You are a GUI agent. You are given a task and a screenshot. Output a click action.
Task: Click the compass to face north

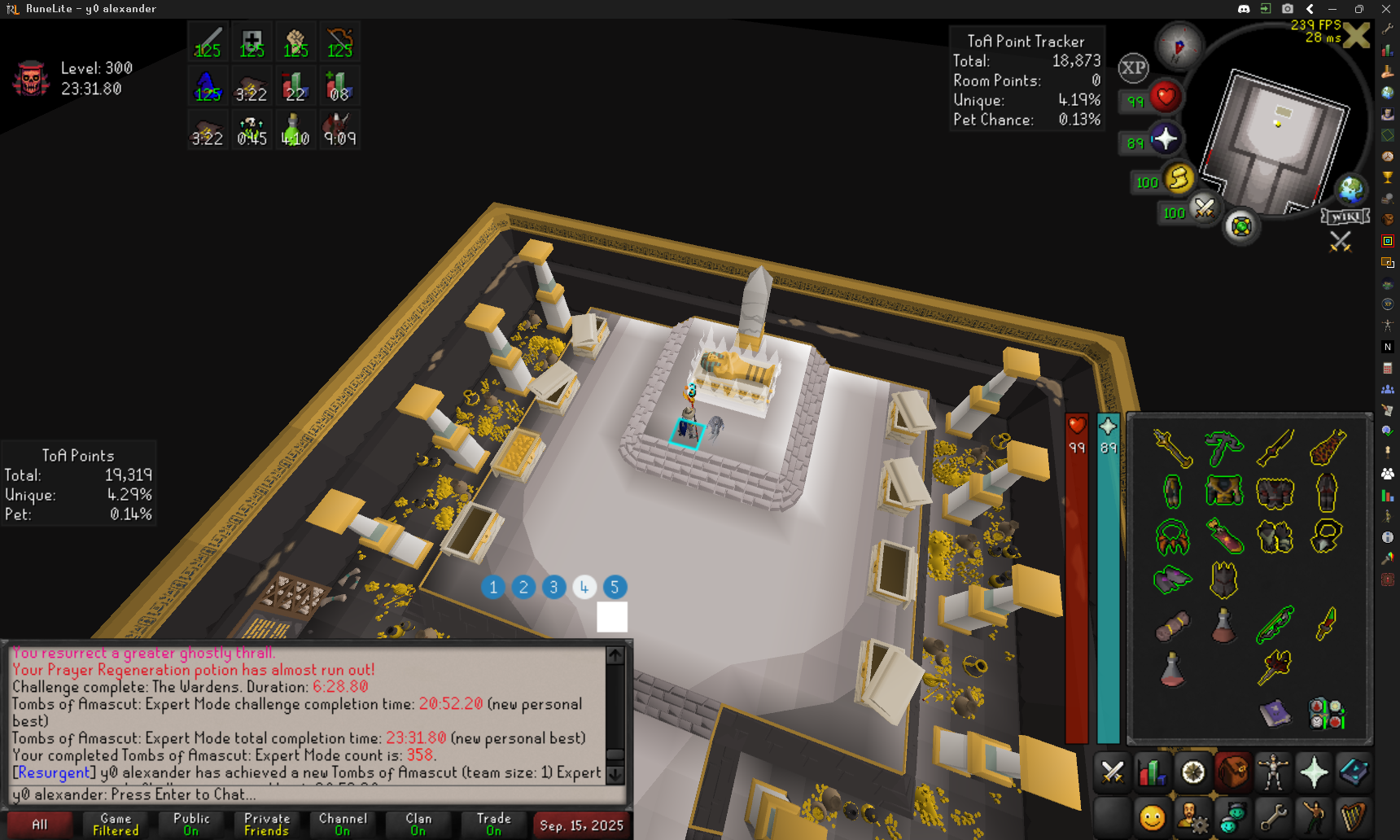tap(1179, 46)
